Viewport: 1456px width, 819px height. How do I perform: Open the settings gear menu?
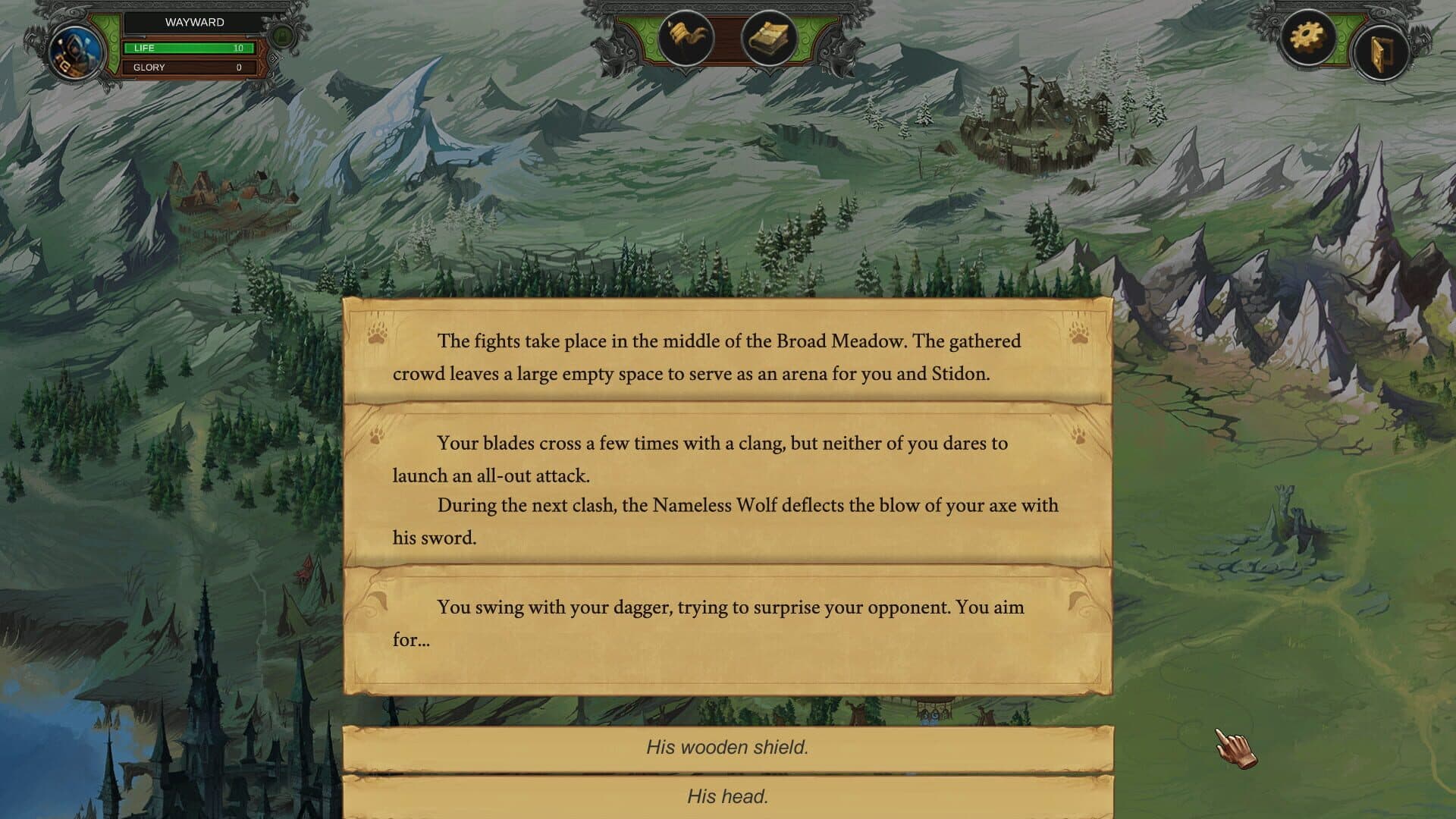(x=1307, y=36)
